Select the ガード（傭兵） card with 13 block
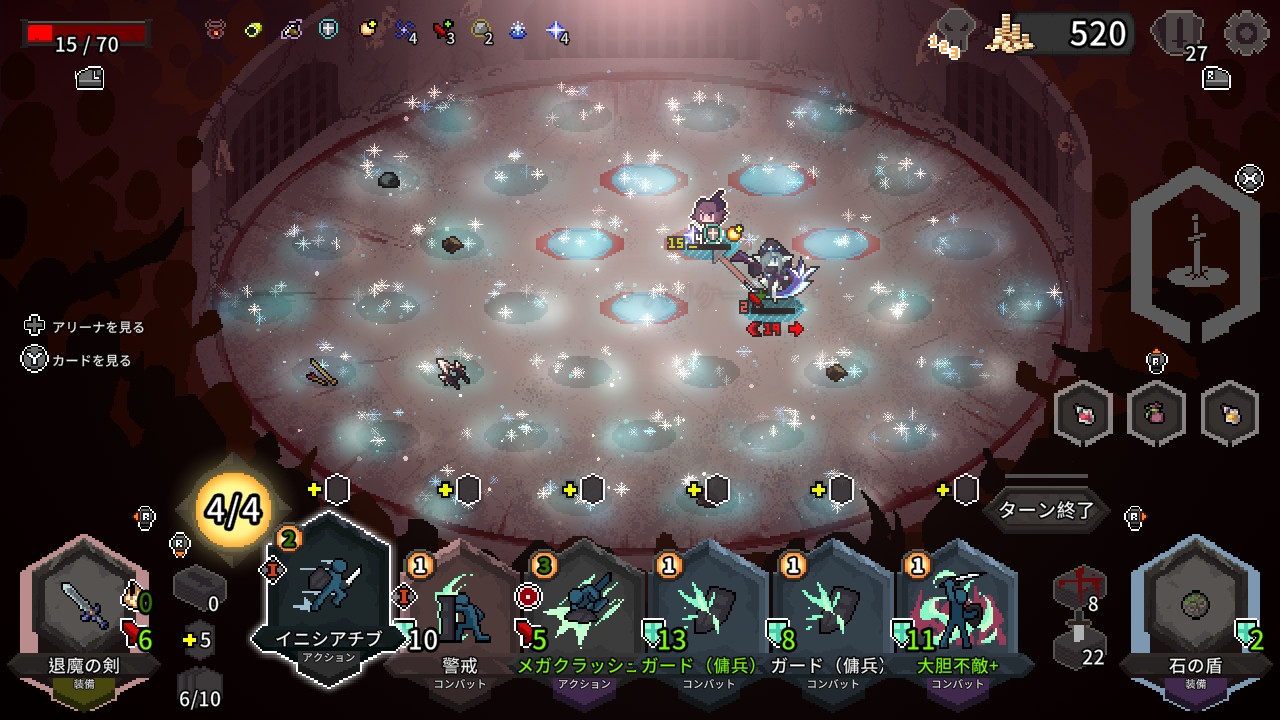 [708, 610]
